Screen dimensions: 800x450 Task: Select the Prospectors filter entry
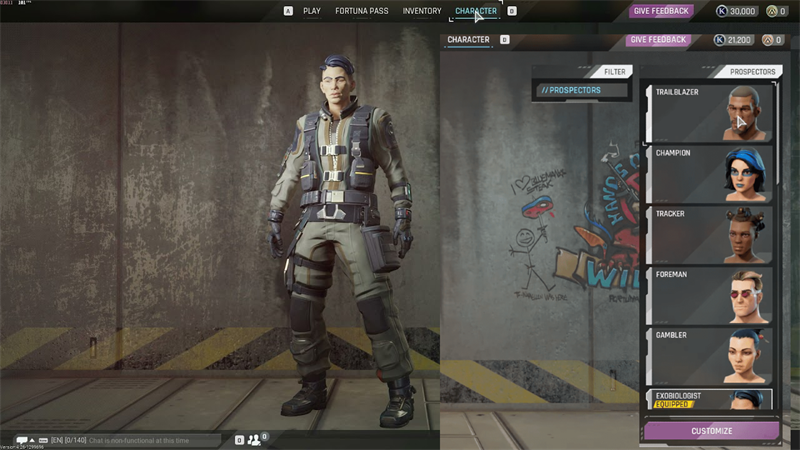pos(581,90)
